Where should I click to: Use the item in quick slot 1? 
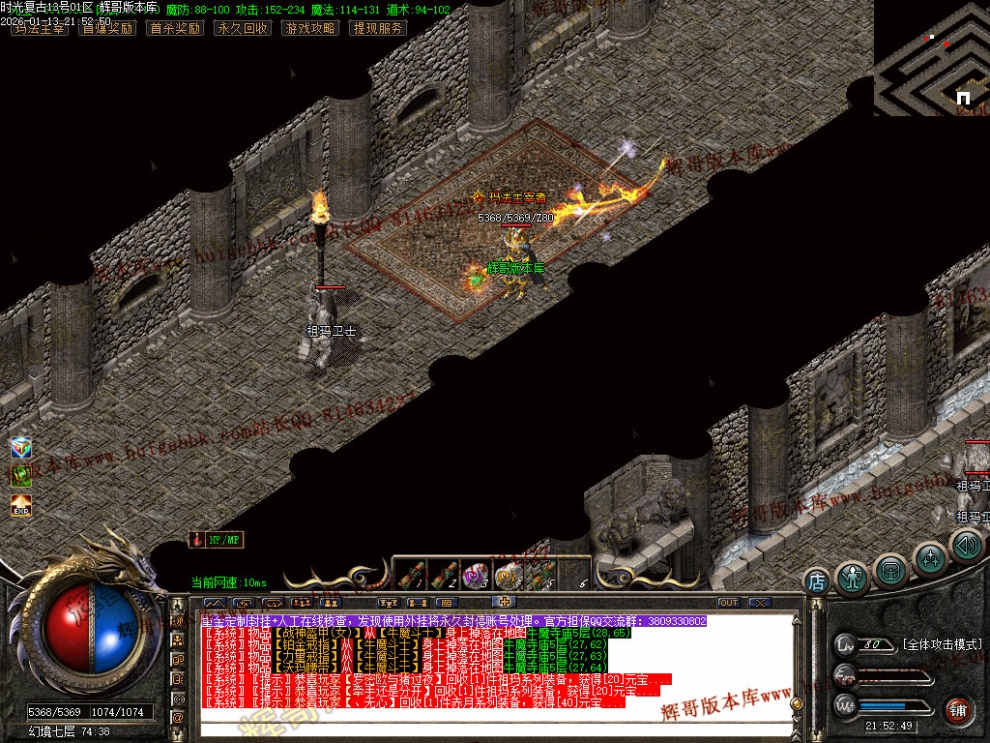click(x=410, y=575)
